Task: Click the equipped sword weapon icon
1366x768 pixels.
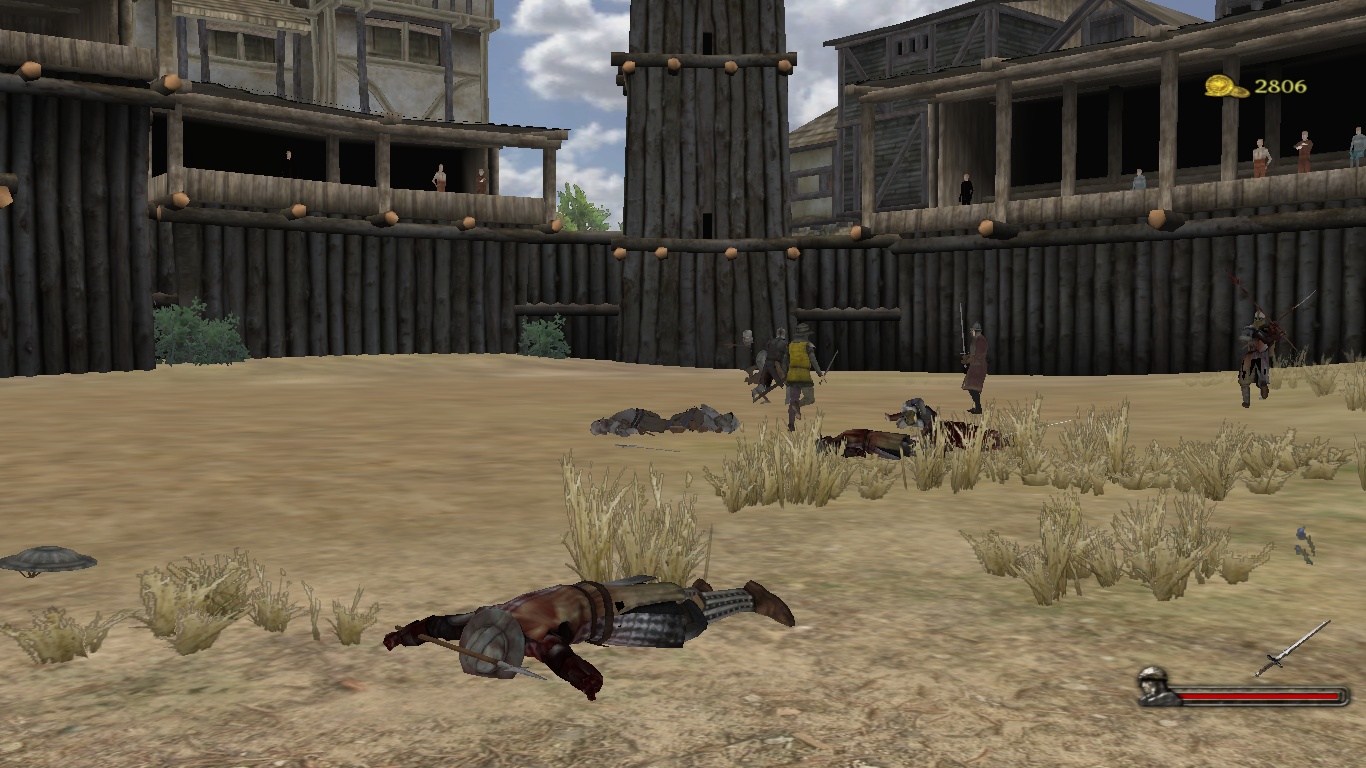Action: click(1292, 648)
